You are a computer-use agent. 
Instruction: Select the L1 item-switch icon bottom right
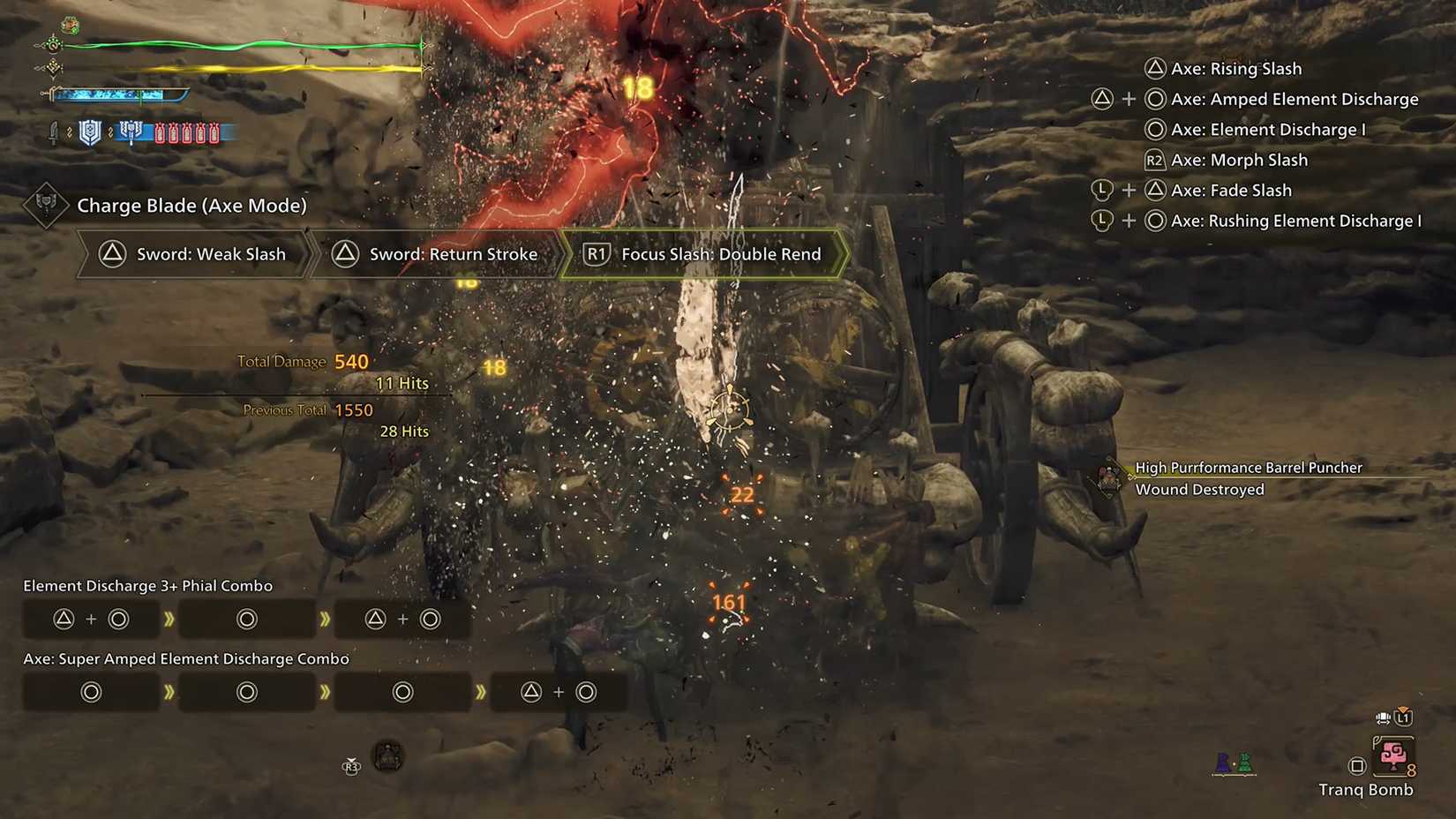1402,718
